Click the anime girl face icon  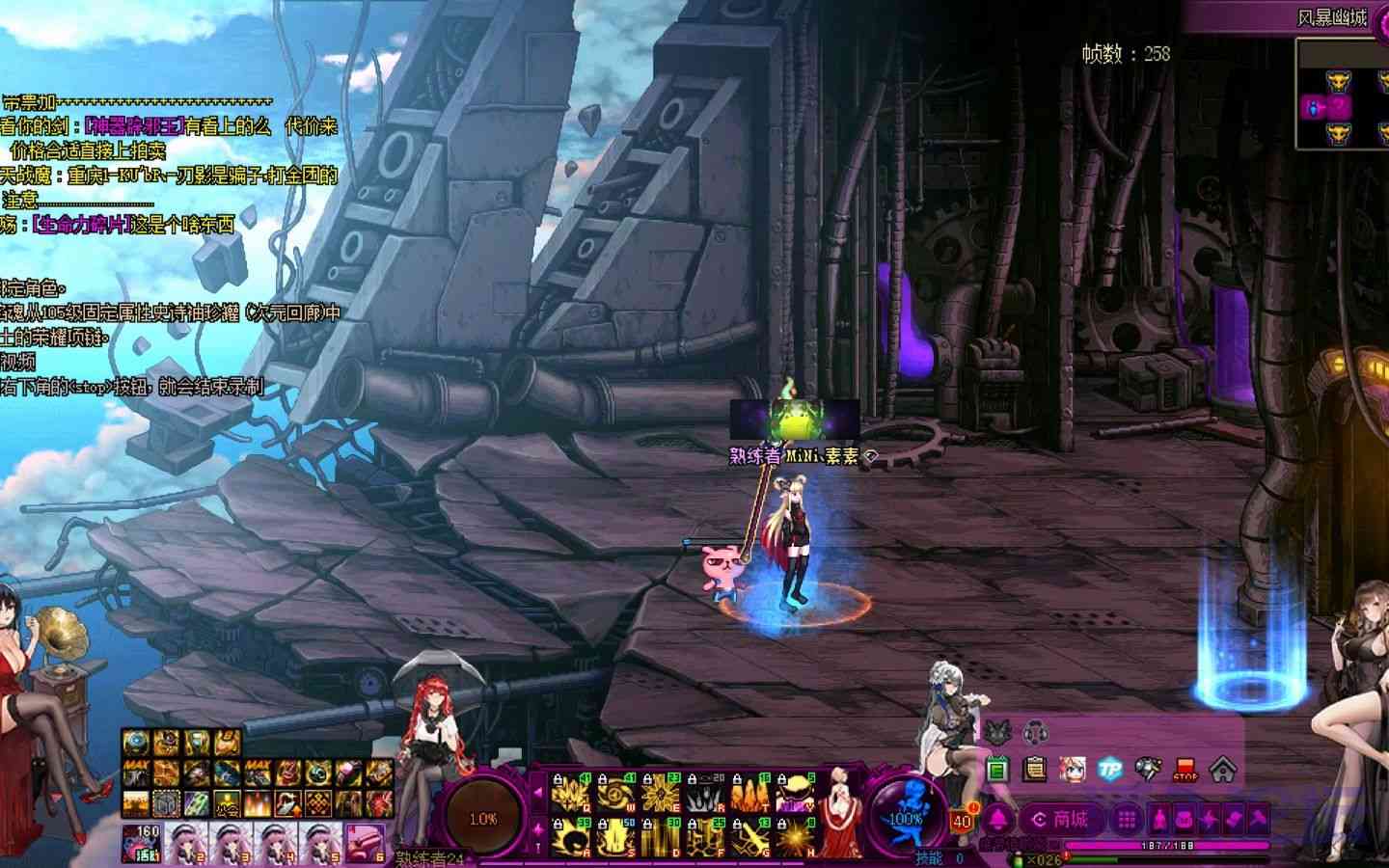coord(1073,770)
